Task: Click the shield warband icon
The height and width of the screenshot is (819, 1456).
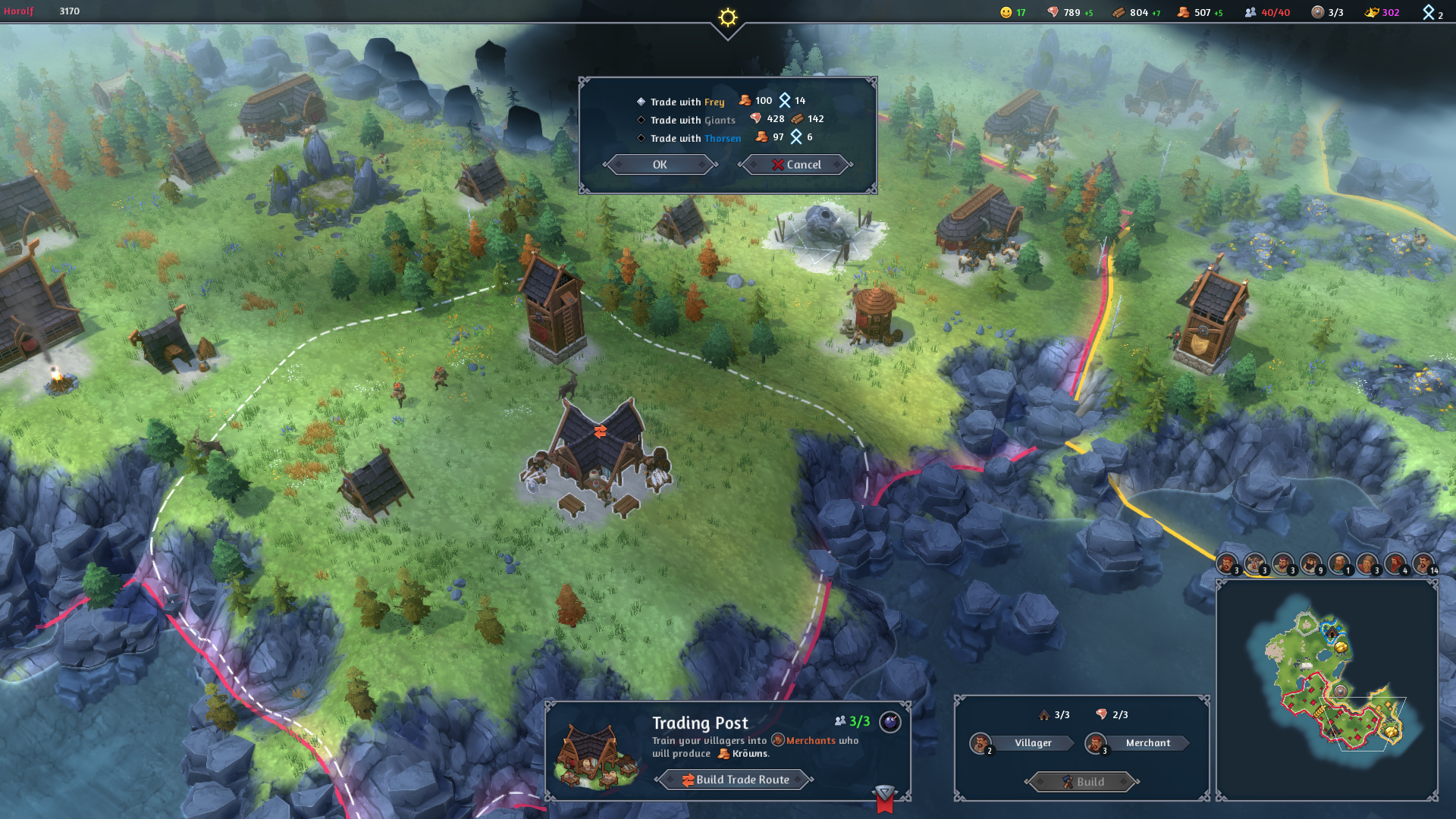Action: [1318, 12]
